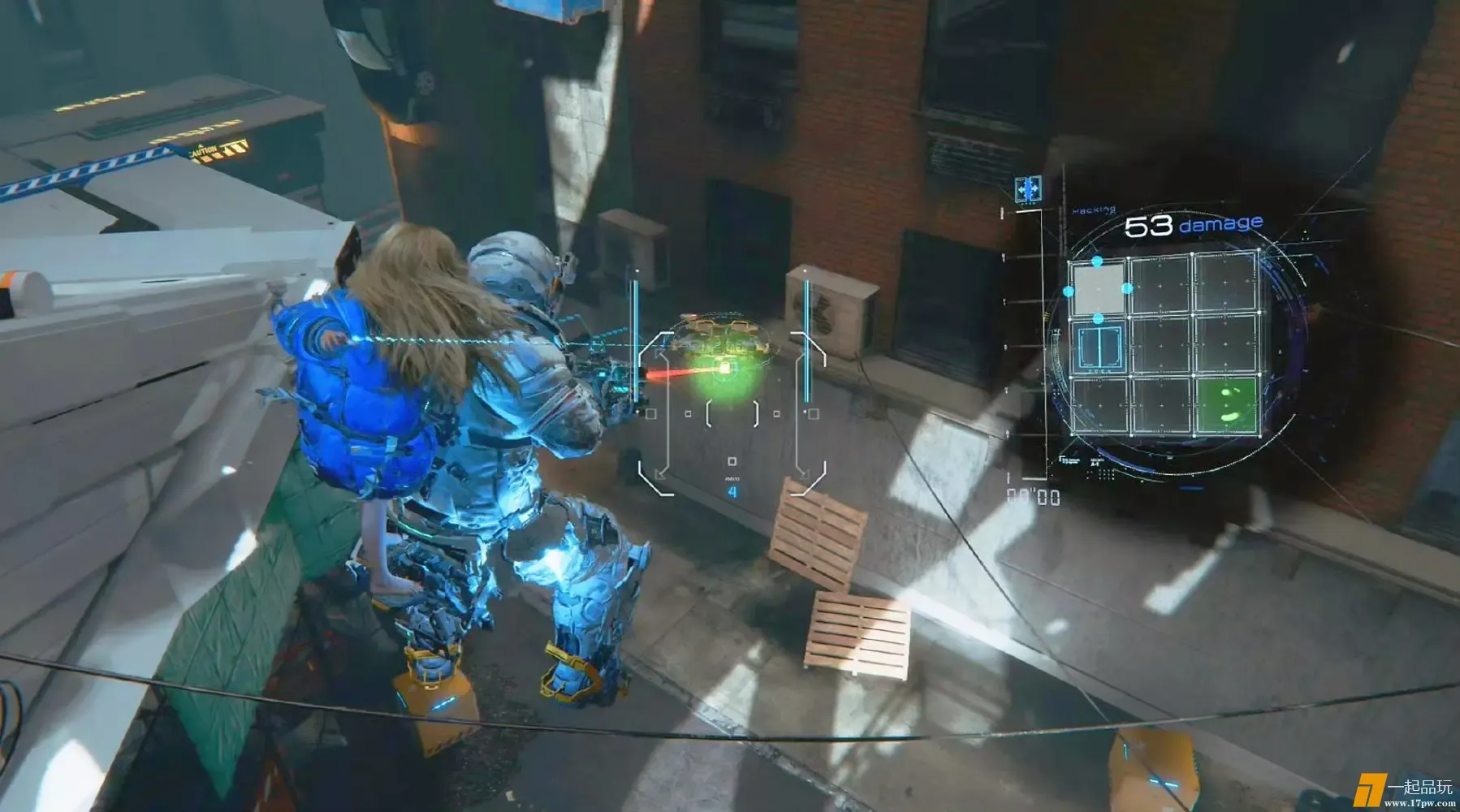
Task: Pick the center tile of the hacking grid
Action: [x=1161, y=344]
